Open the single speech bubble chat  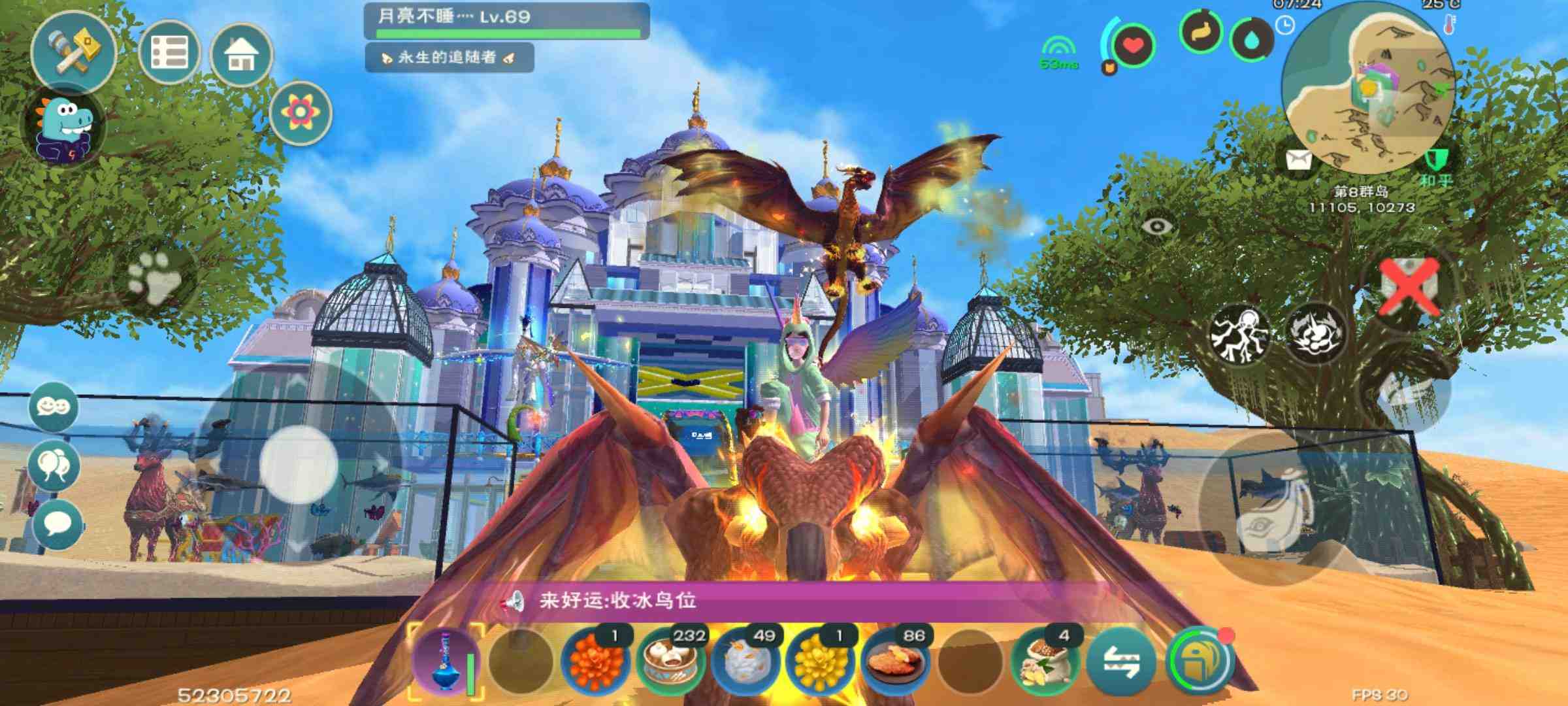click(x=57, y=524)
